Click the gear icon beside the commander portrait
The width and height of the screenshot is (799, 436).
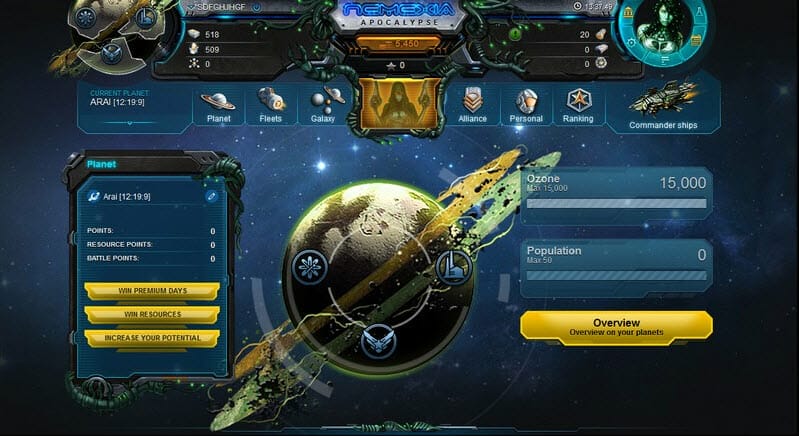(x=631, y=41)
